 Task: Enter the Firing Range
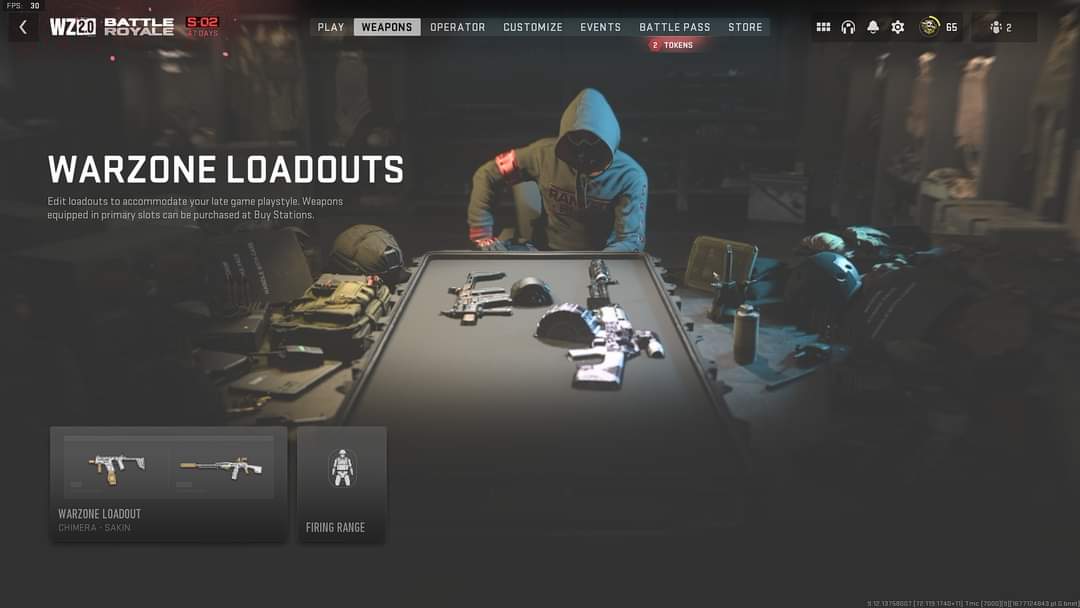coord(342,484)
